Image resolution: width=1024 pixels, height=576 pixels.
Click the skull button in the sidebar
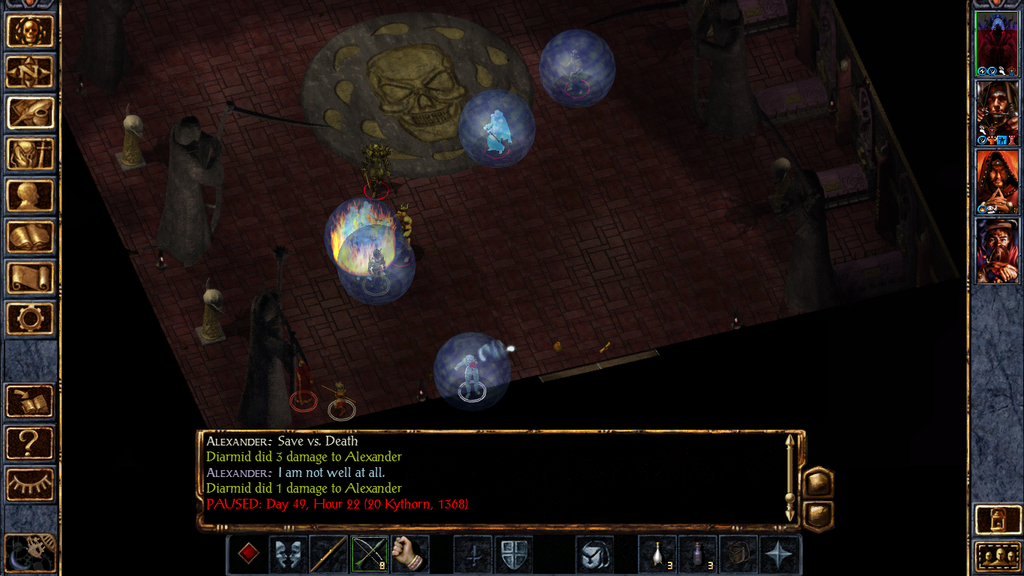pos(30,31)
